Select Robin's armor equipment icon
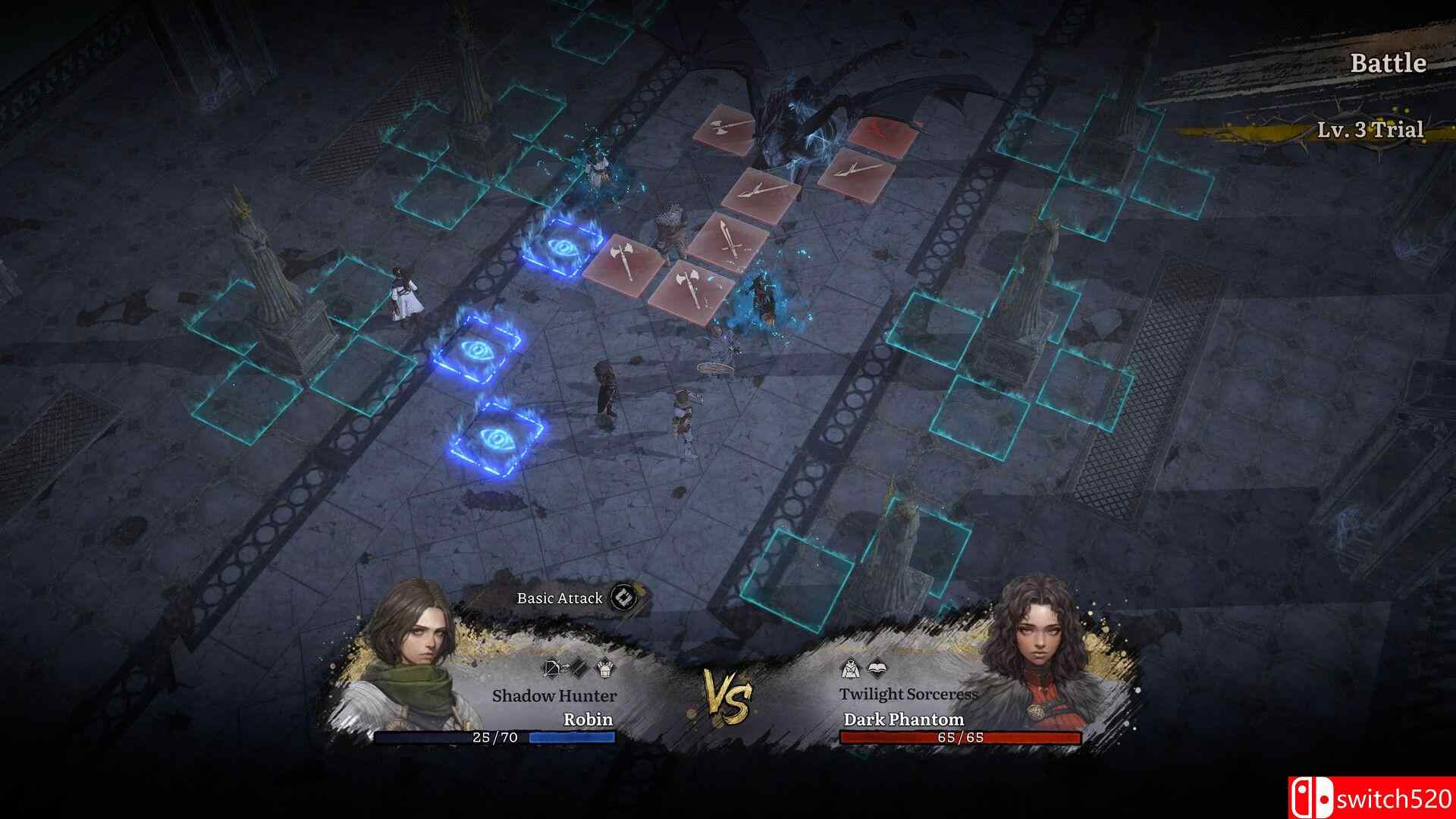This screenshot has height=819, width=1456. coord(604,667)
